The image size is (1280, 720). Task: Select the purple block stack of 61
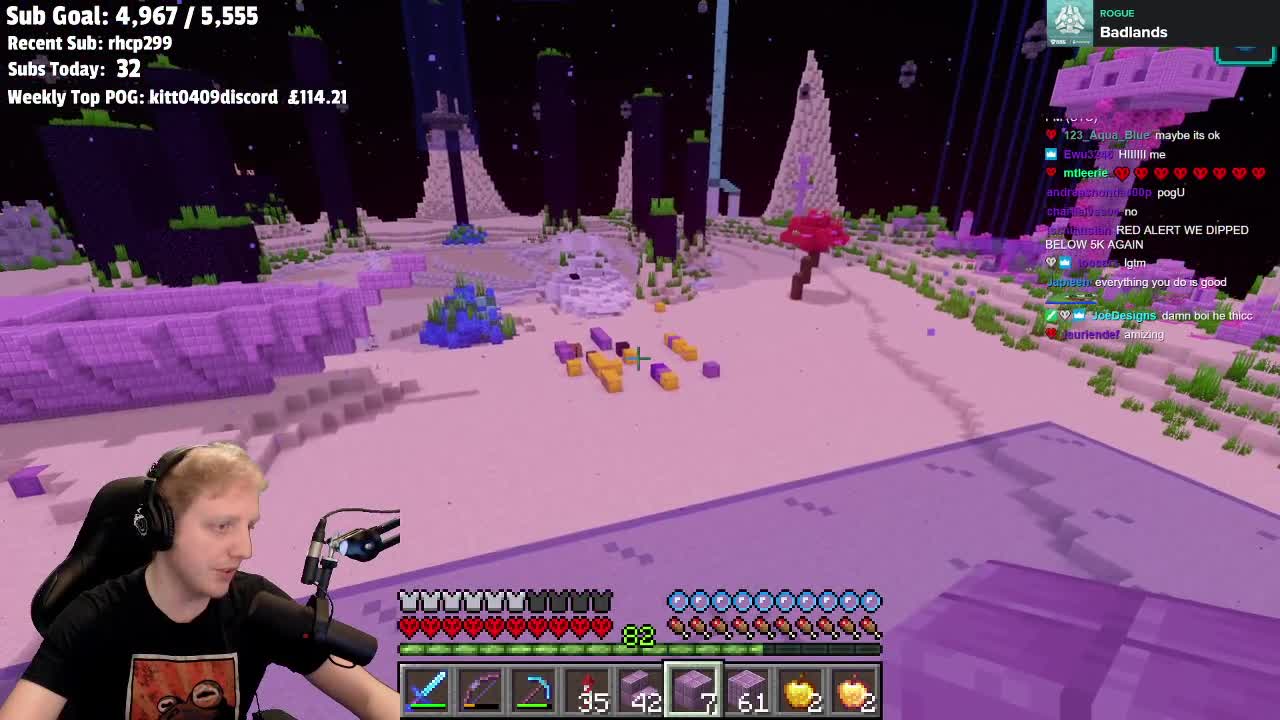[x=748, y=691]
